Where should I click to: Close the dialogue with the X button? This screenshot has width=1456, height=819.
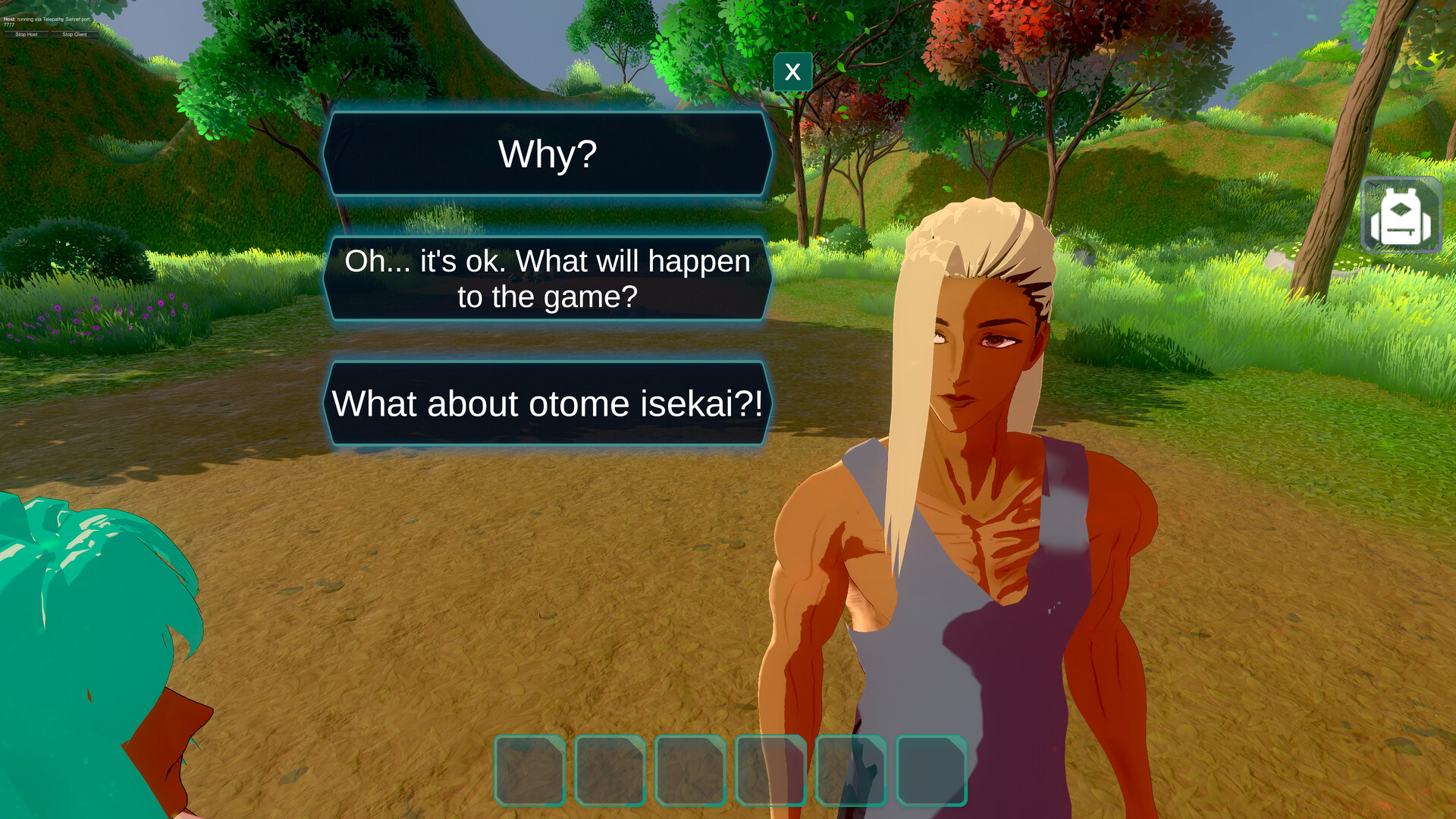(x=792, y=72)
